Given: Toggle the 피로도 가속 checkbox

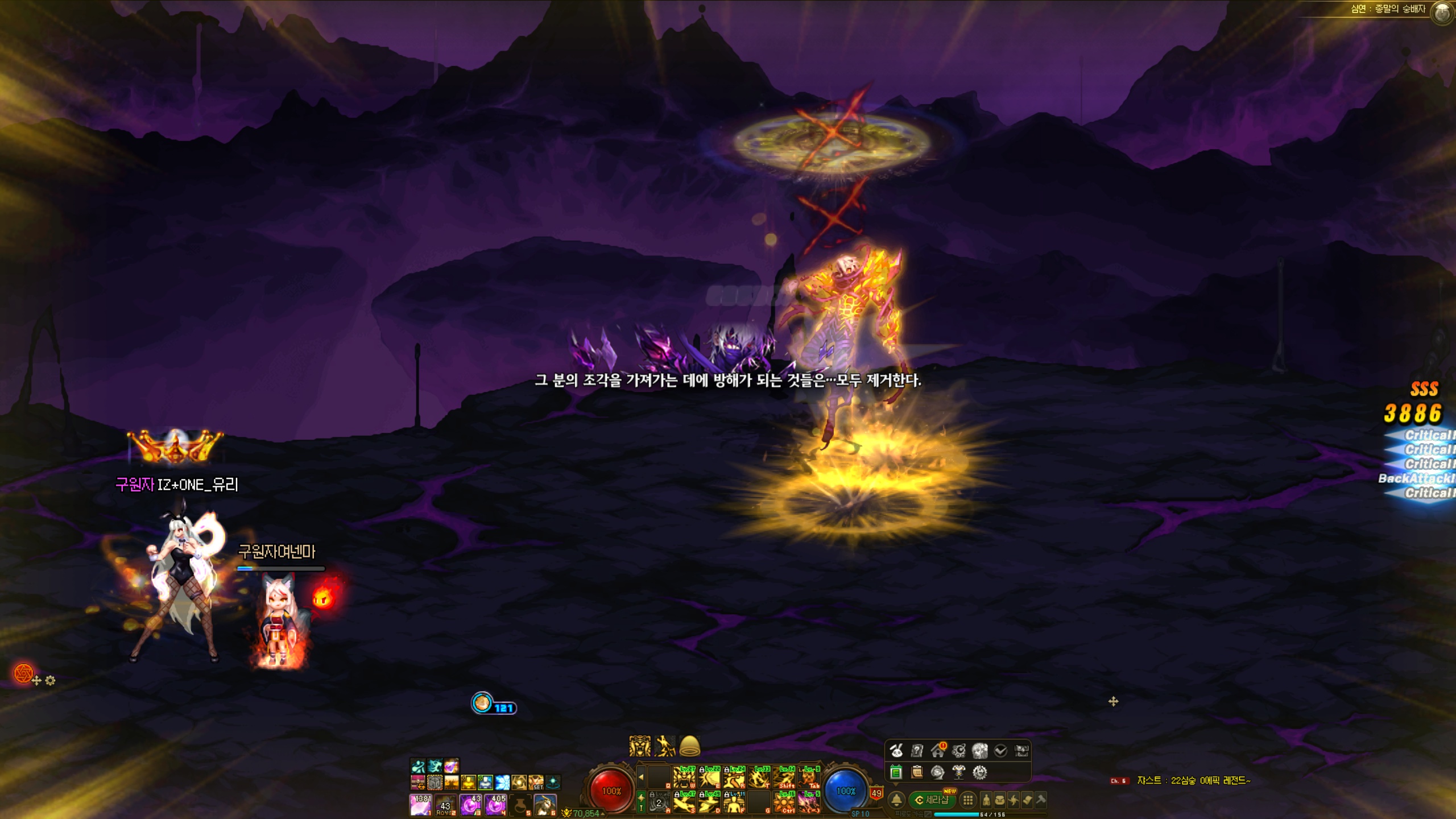Looking at the screenshot, I should (x=928, y=814).
